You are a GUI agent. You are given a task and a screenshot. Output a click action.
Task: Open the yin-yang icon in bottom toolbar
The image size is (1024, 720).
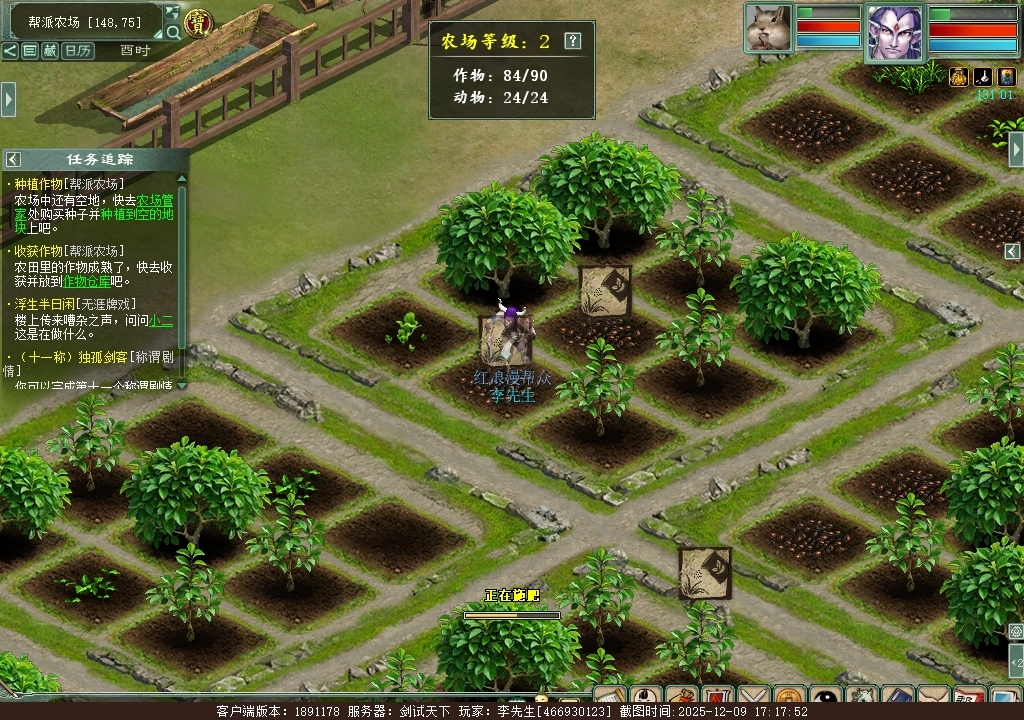pos(826,696)
